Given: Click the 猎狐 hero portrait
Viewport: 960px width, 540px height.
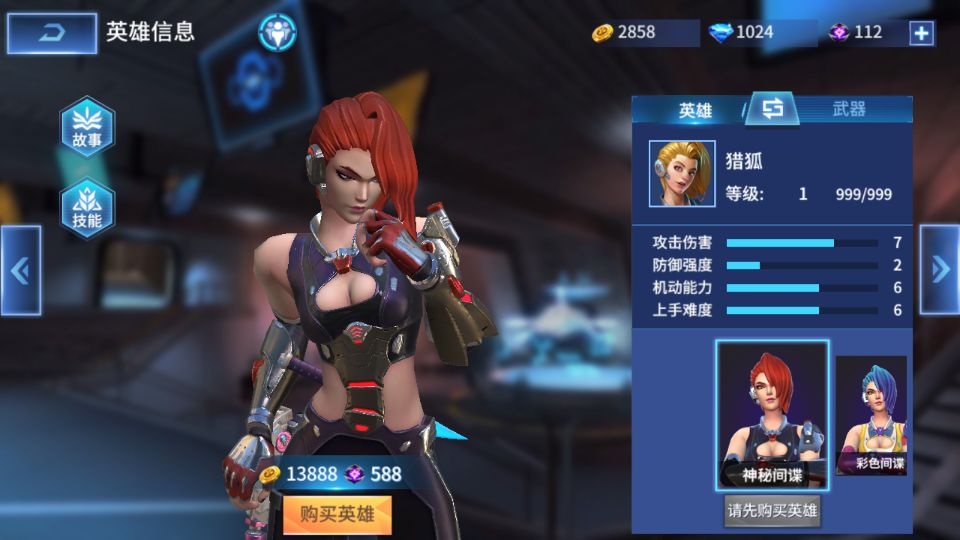Looking at the screenshot, I should click(682, 173).
